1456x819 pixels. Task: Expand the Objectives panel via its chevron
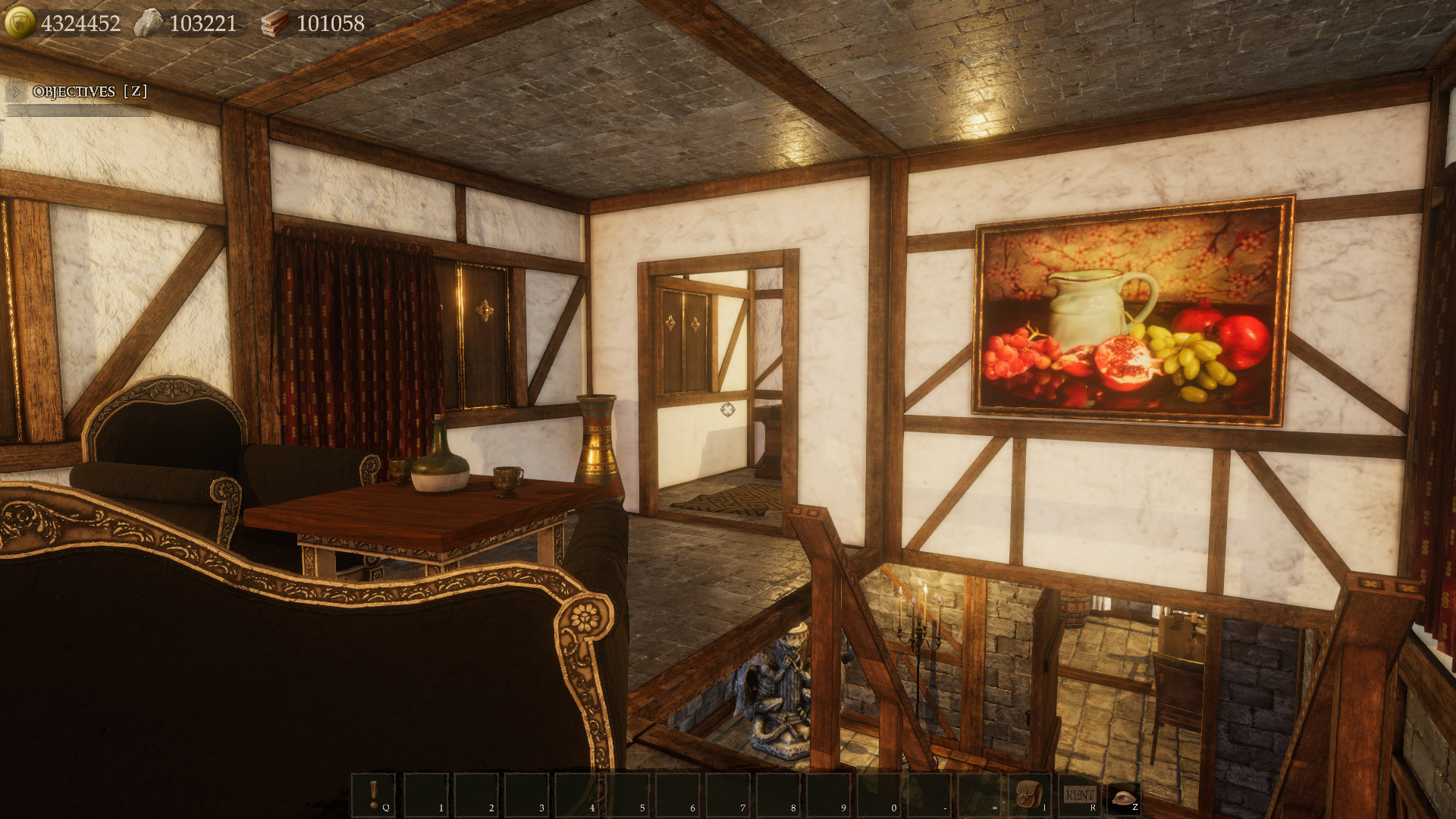(14, 93)
